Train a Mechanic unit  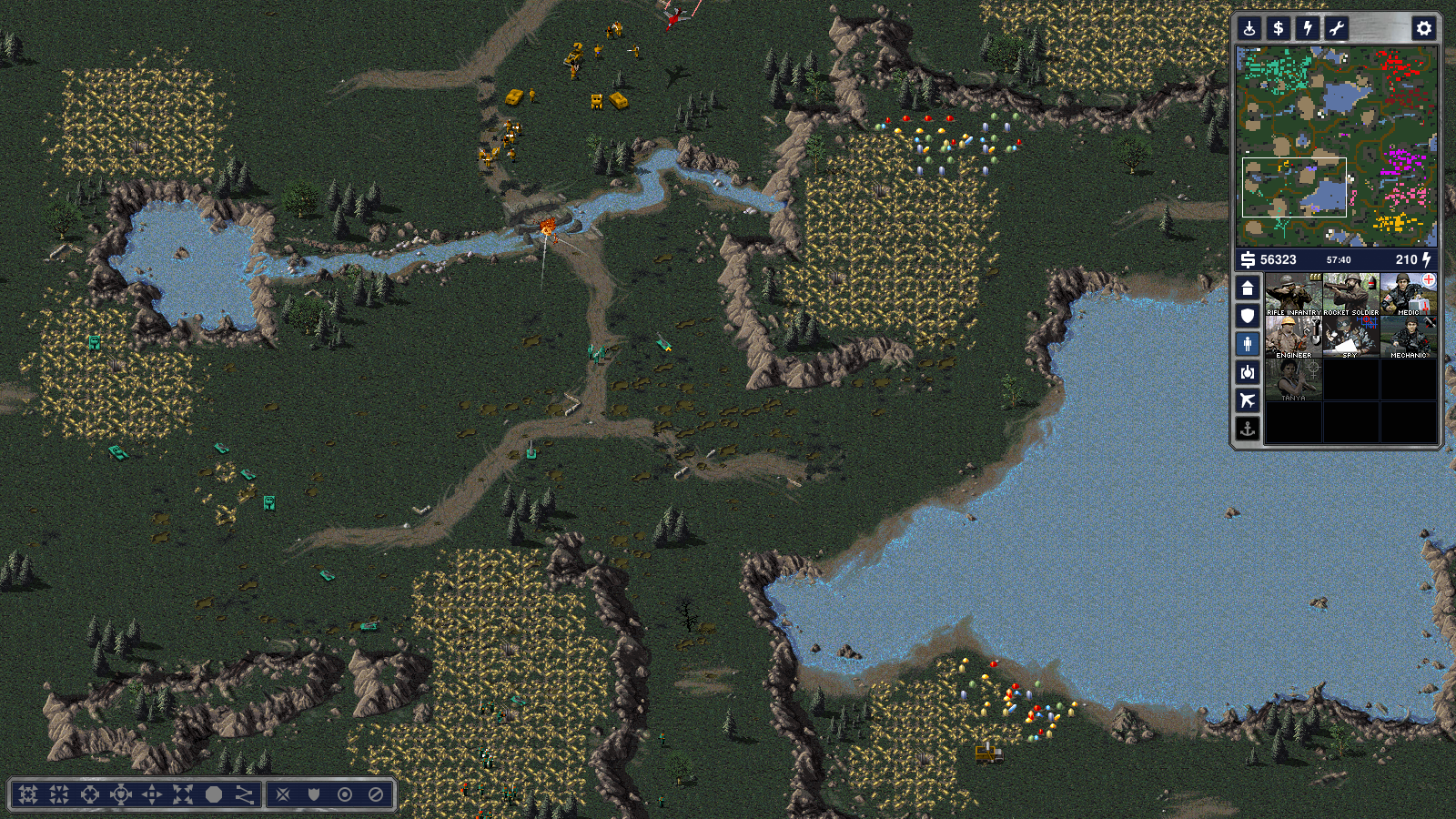tap(1408, 337)
